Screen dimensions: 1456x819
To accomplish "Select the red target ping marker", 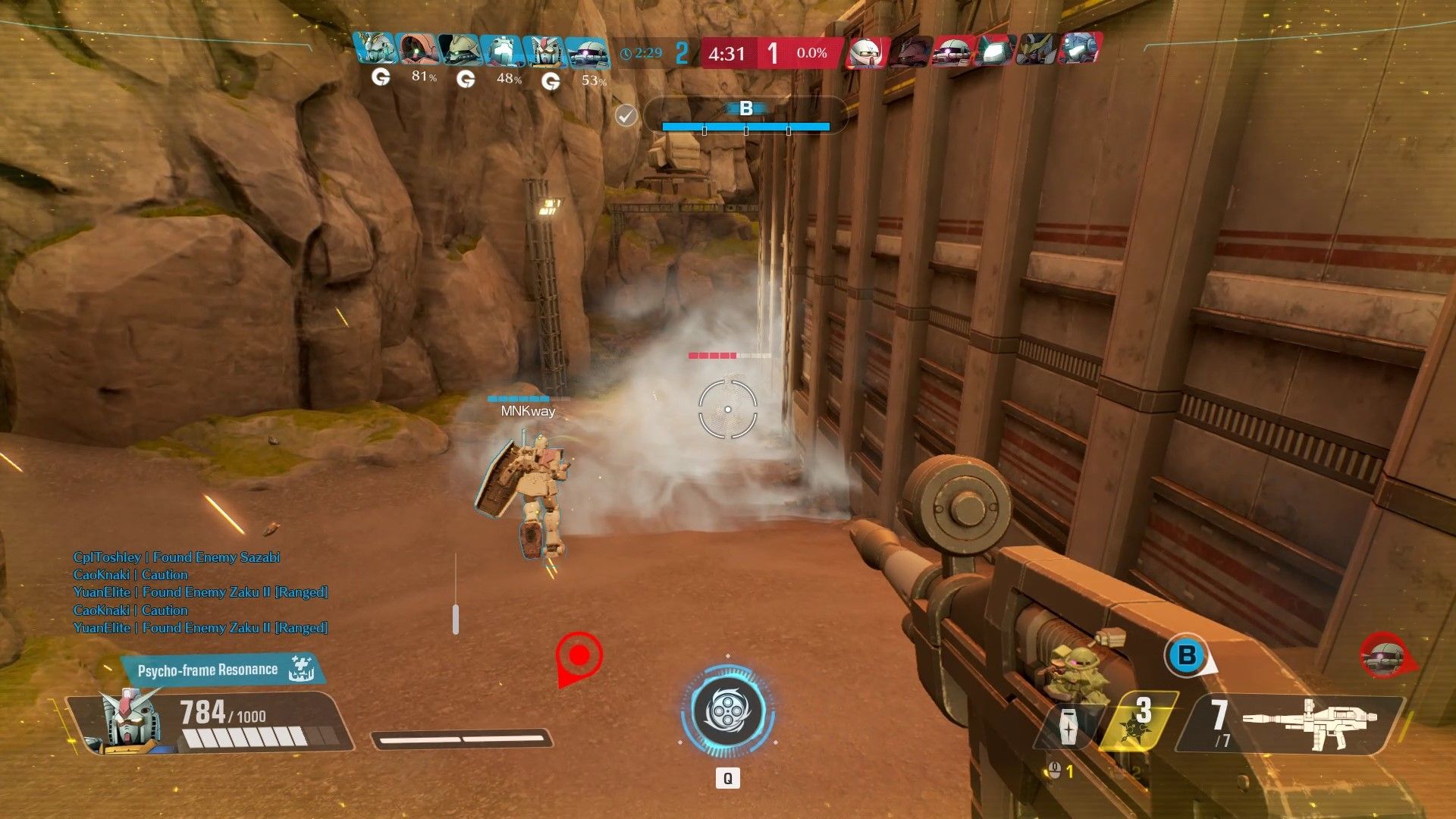I will [x=579, y=657].
